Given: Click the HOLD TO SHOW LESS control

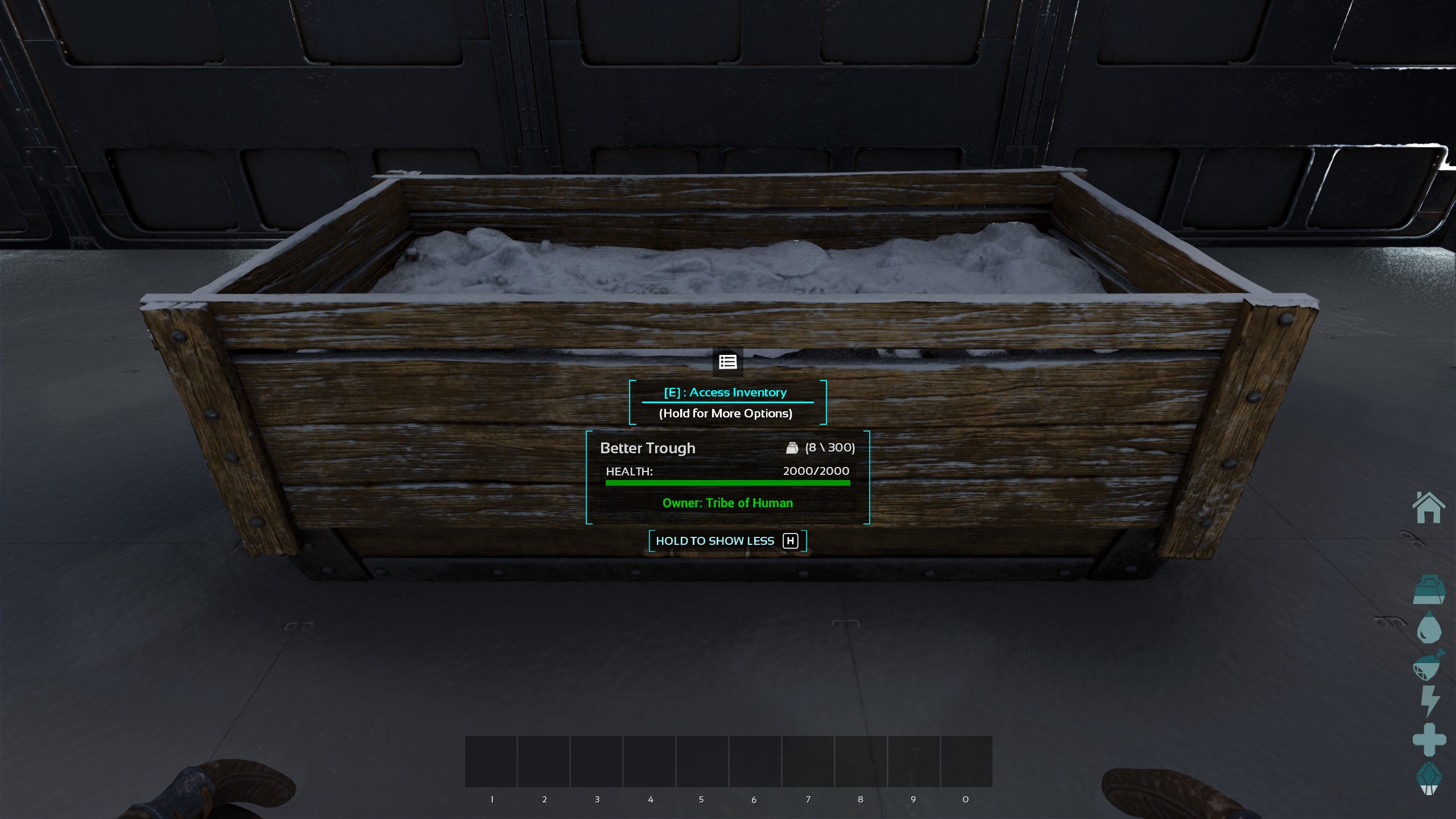Looking at the screenshot, I should point(715,540).
